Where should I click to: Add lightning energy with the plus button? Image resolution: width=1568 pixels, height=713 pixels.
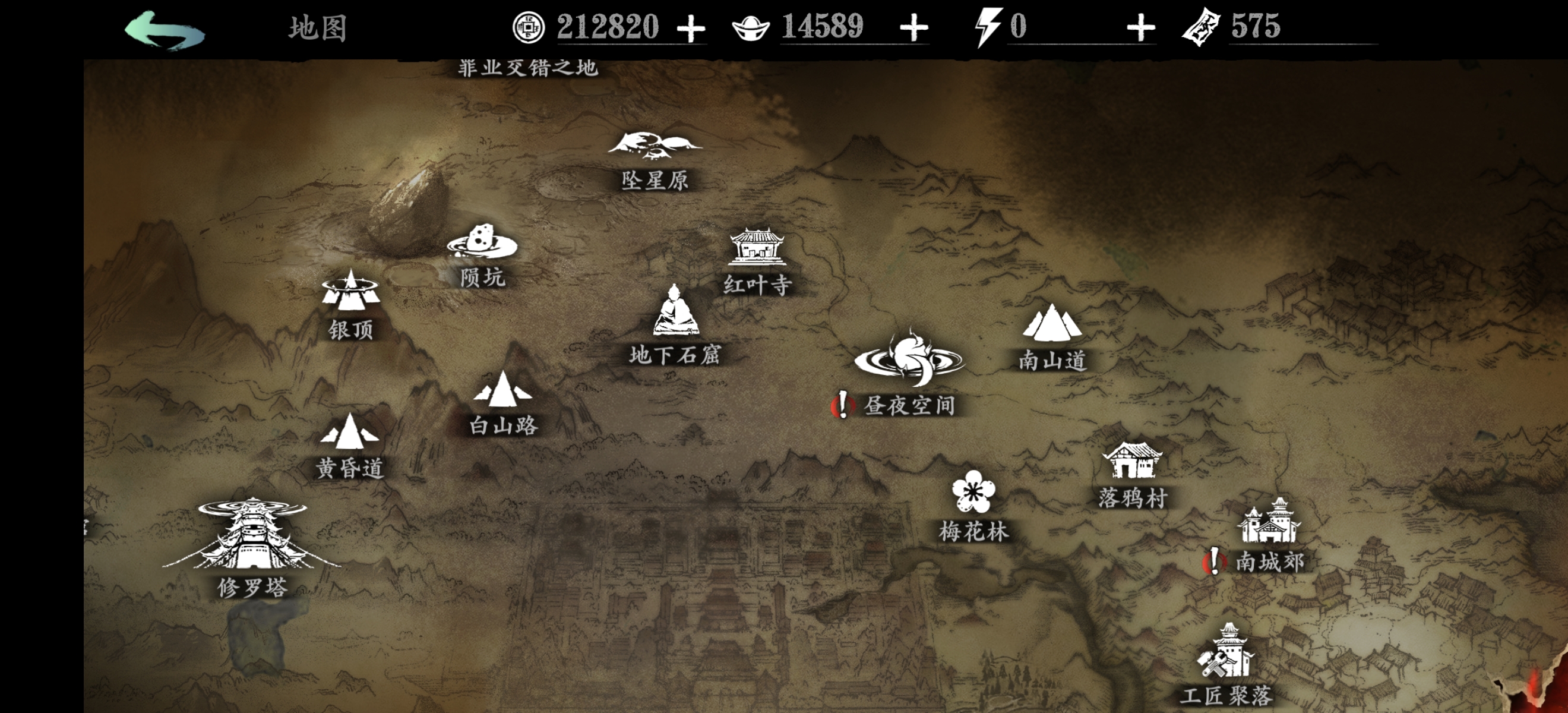pos(1140,29)
